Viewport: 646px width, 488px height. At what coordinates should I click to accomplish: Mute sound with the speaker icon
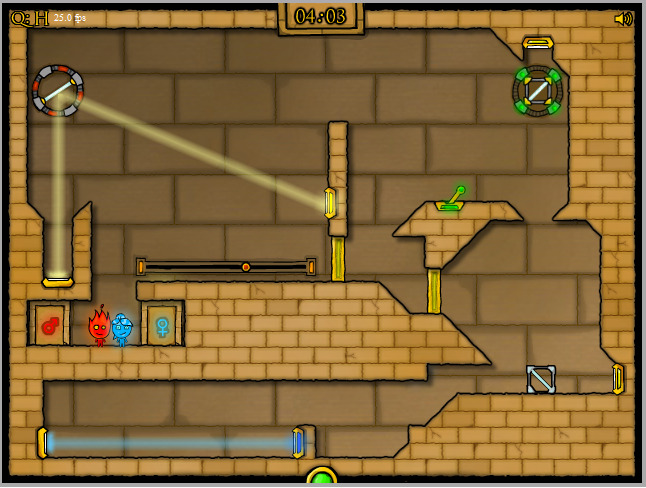(624, 18)
